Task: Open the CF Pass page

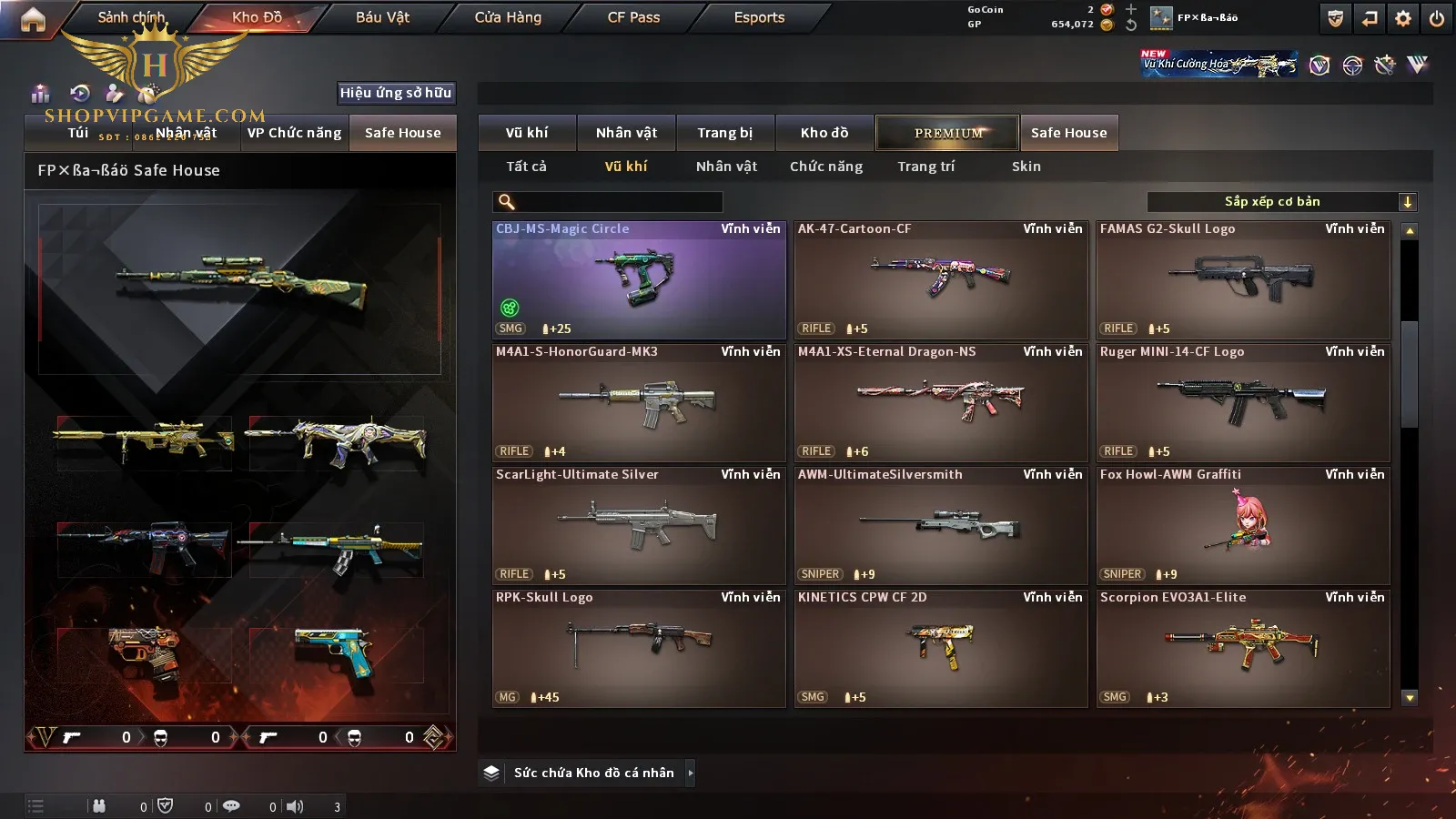Action: click(633, 17)
